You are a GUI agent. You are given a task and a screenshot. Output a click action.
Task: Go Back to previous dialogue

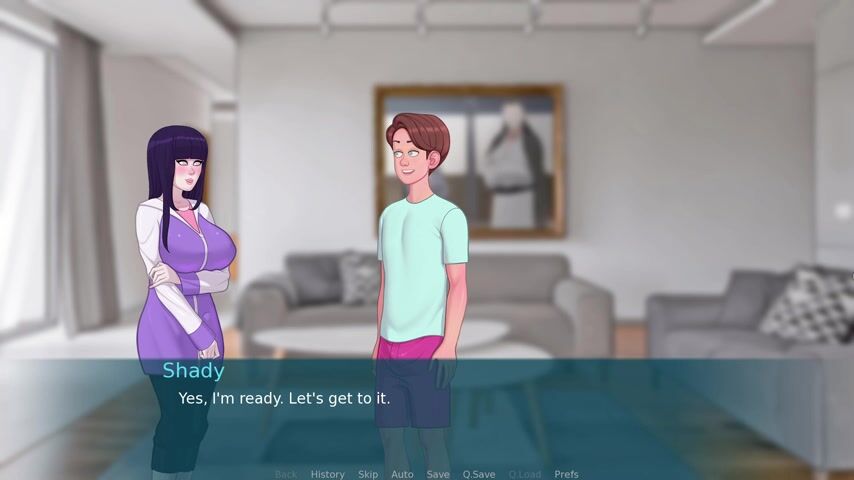pos(286,474)
